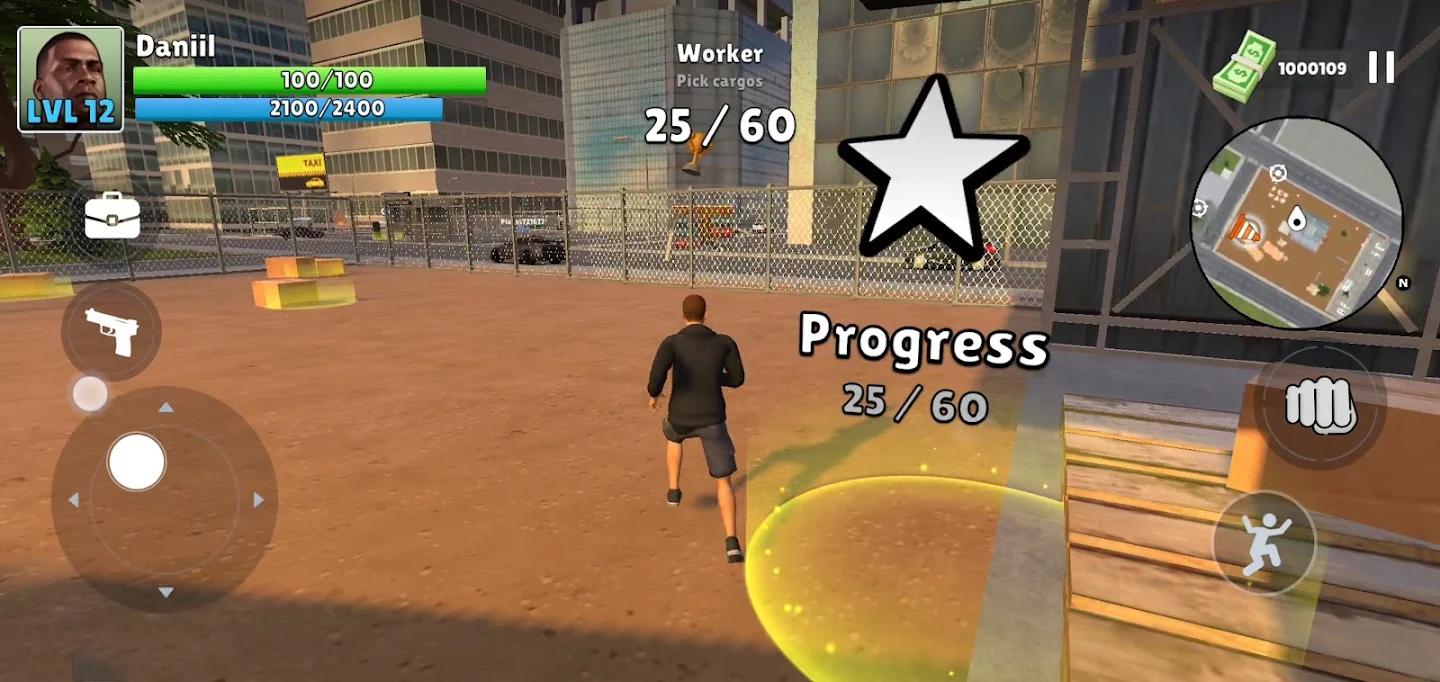
Task: Open the briefcase inventory icon
Action: pos(112,216)
